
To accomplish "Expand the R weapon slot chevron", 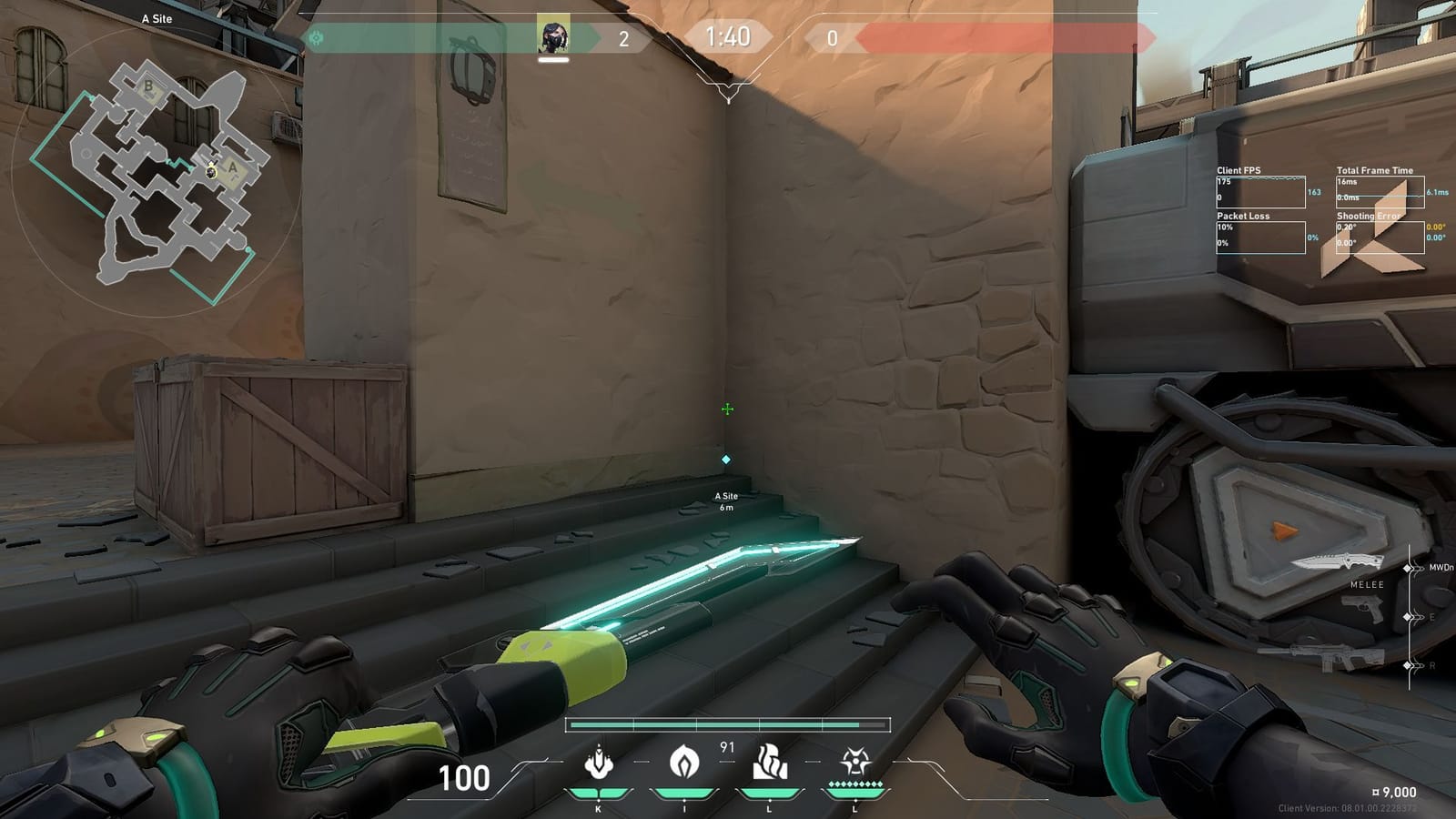I will 1416,663.
